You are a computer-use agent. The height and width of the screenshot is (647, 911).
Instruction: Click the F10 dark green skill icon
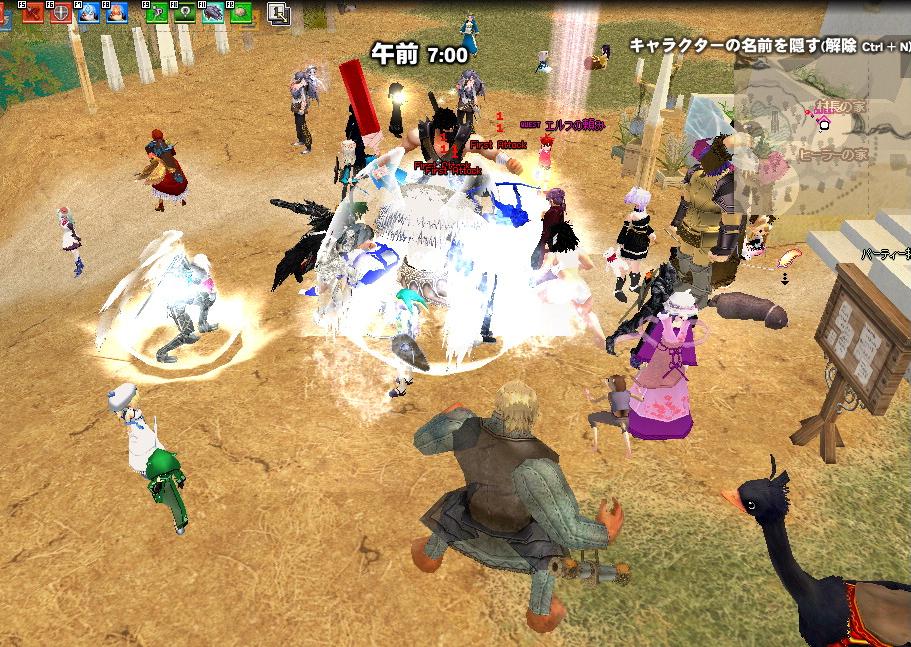point(185,14)
